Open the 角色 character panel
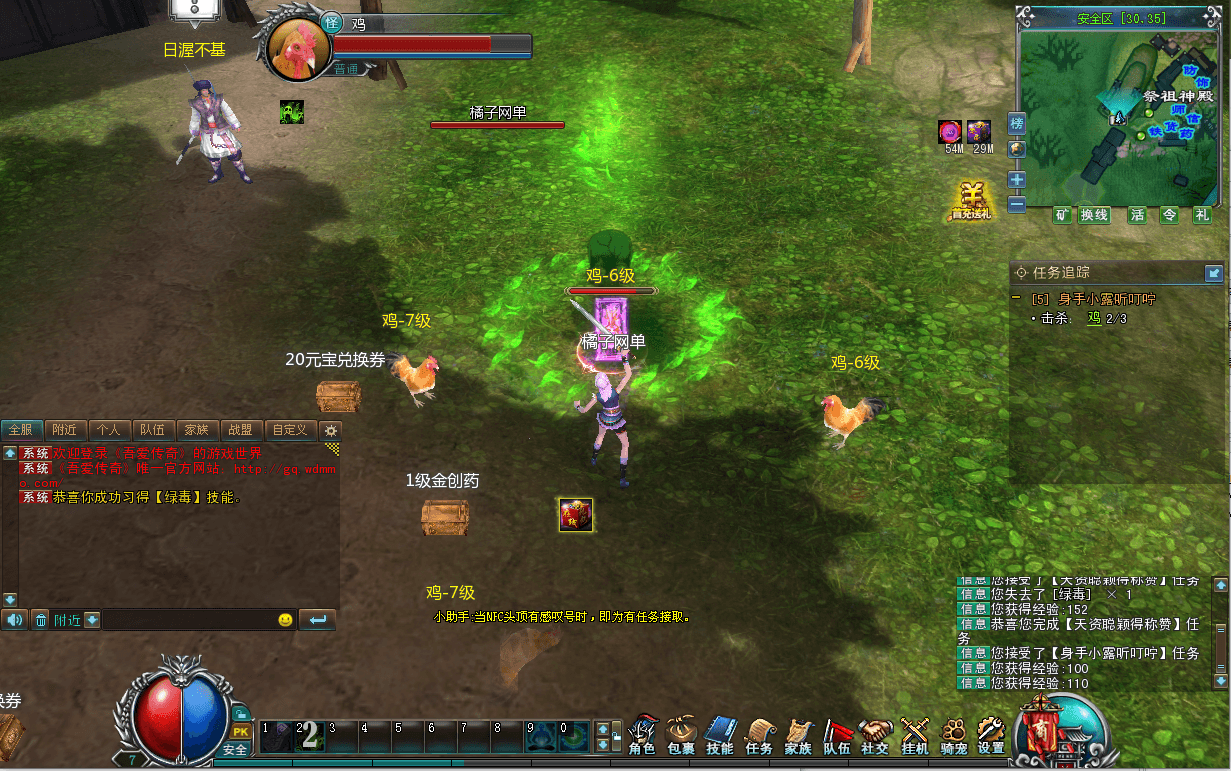 click(642, 735)
